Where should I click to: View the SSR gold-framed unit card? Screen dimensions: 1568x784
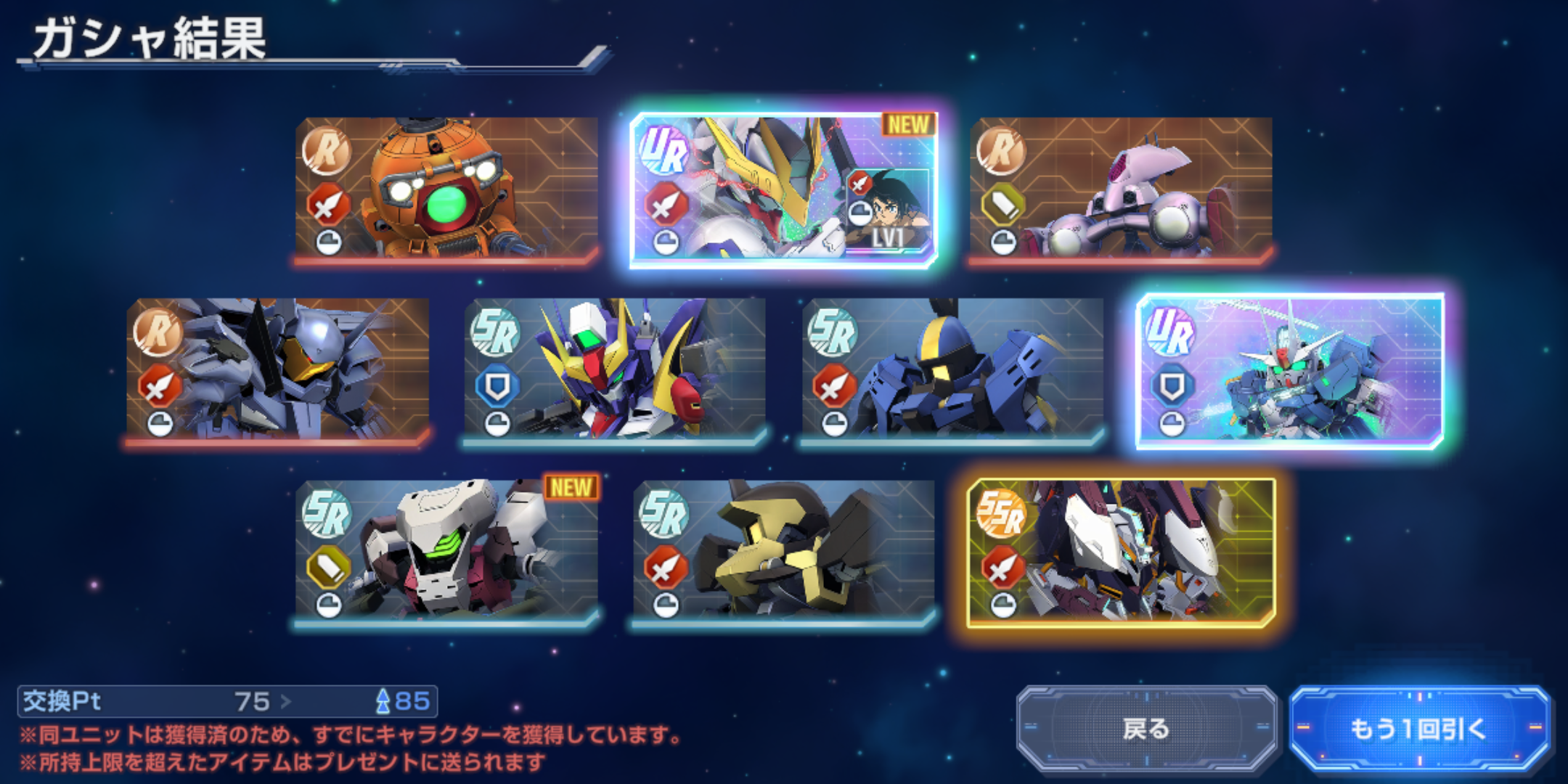(1121, 551)
